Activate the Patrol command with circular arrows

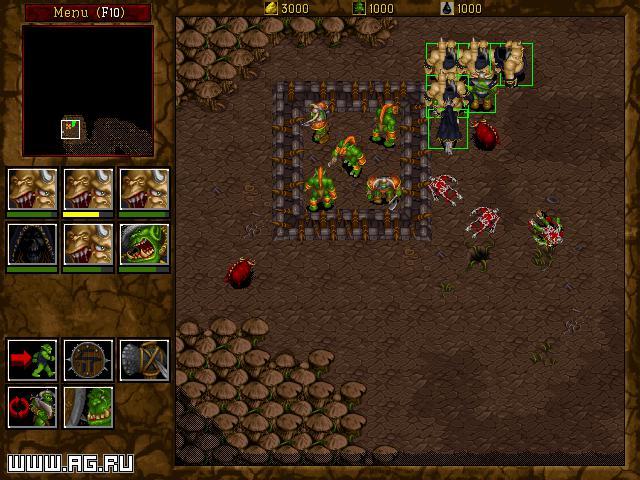click(32, 407)
